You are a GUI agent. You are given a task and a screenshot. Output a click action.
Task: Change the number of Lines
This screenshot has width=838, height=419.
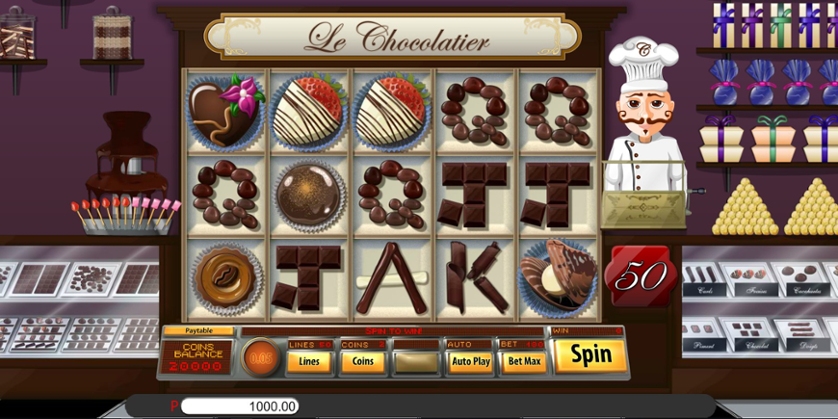click(310, 361)
